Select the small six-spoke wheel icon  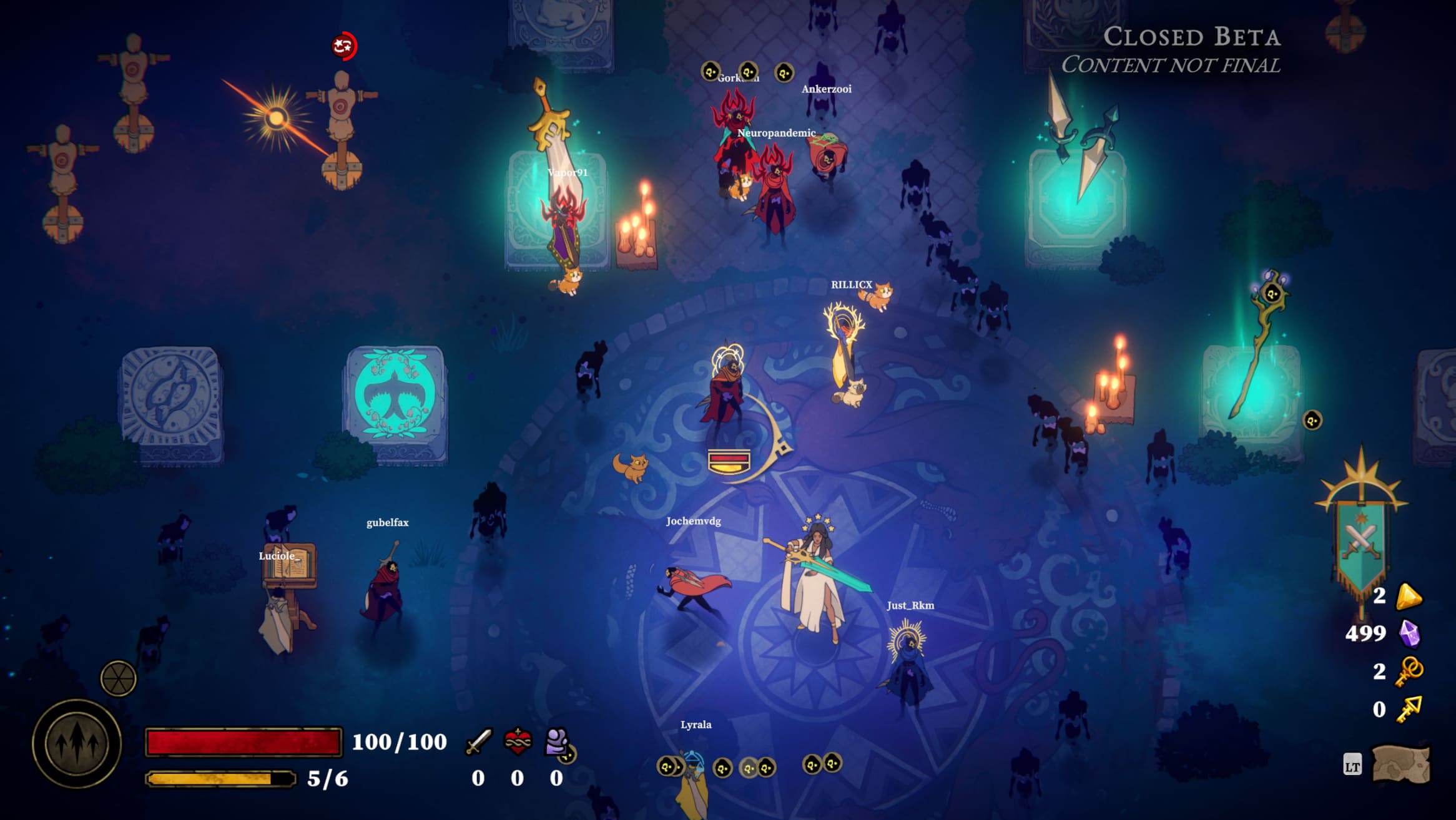point(118,678)
